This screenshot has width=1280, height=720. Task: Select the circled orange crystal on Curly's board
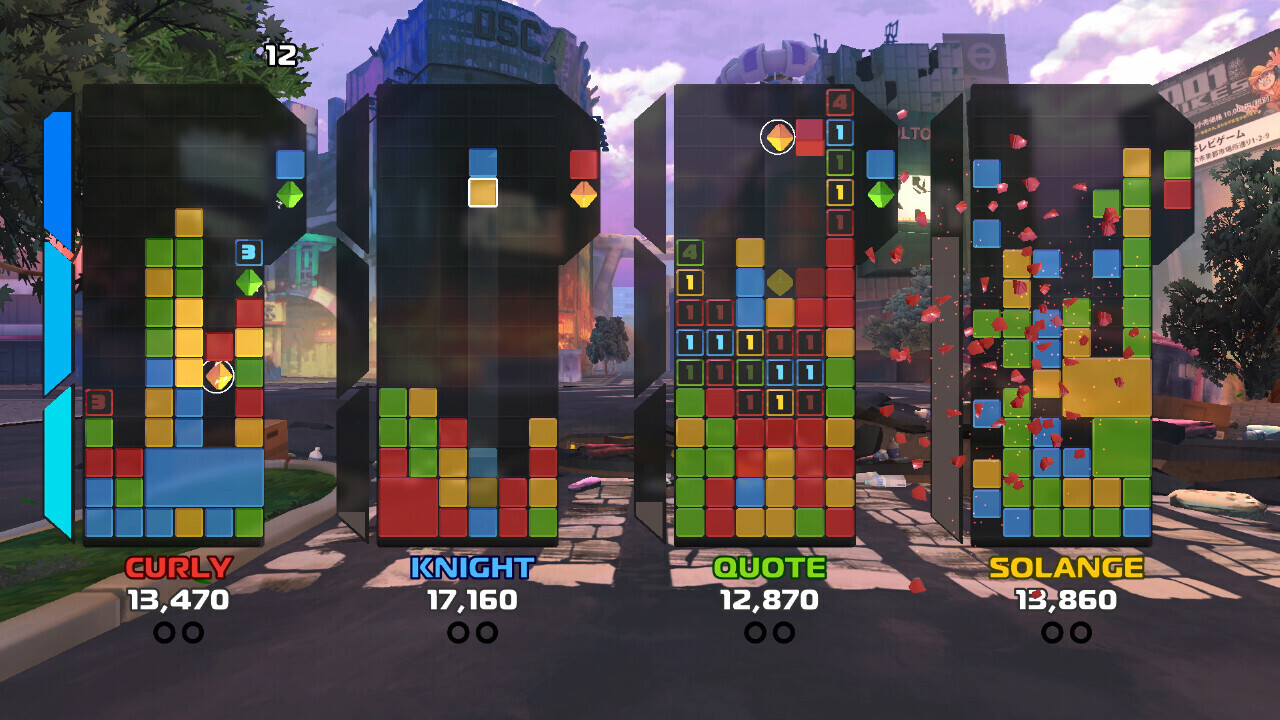[x=218, y=376]
